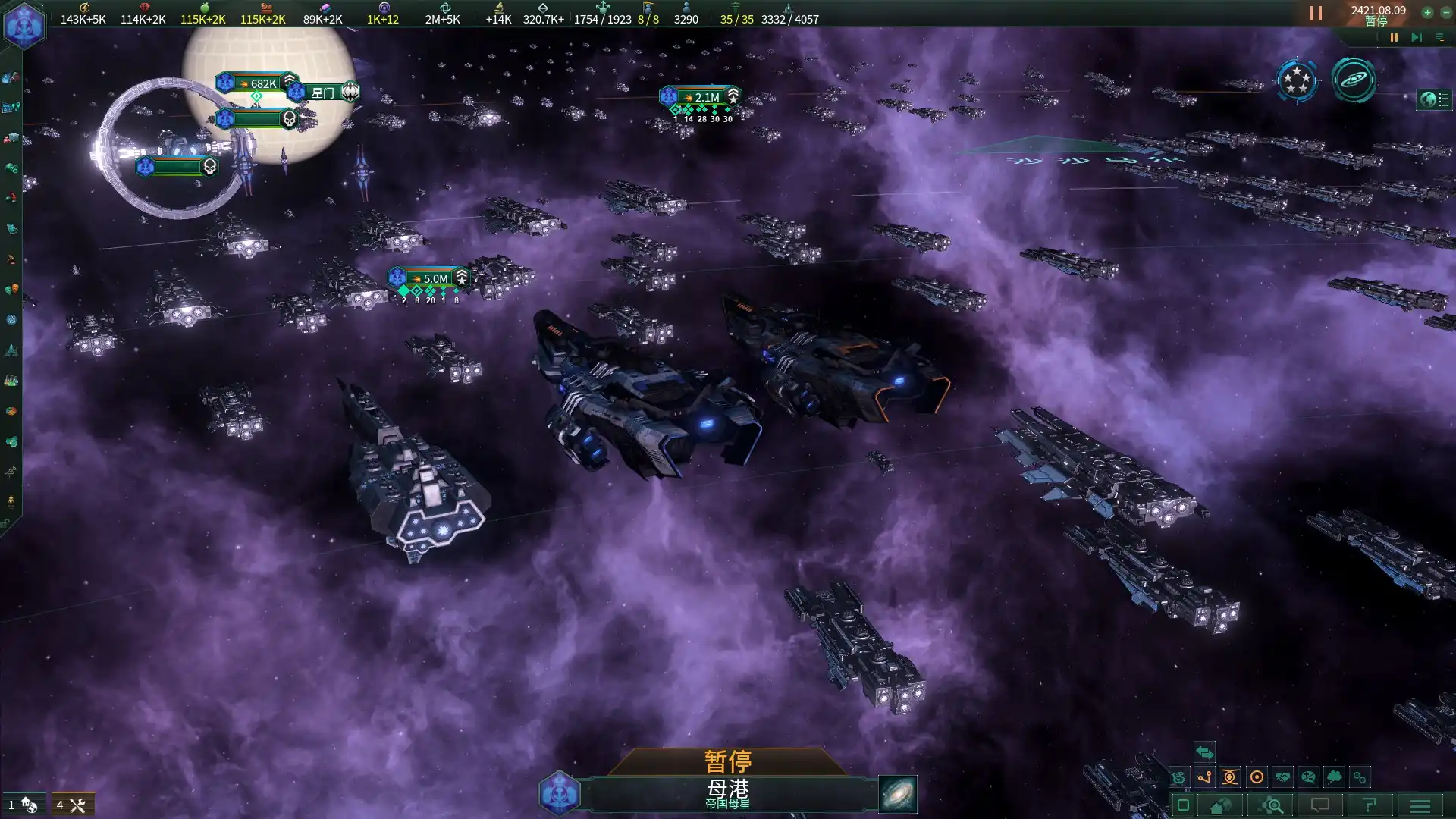Open the planet outliner list toggle
The width and height of the screenshot is (1456, 819).
[x=1435, y=99]
